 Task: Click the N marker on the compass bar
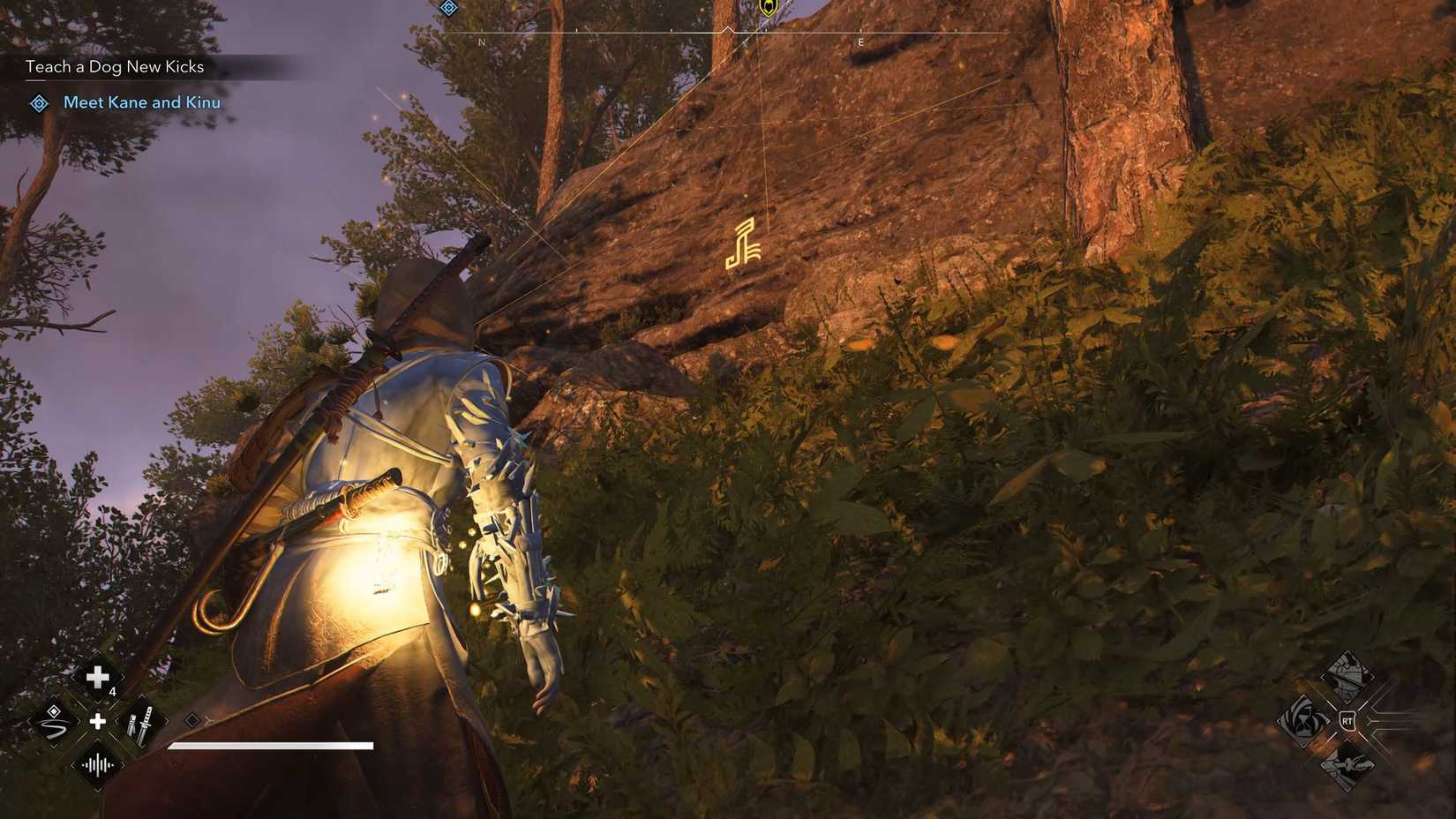point(482,41)
